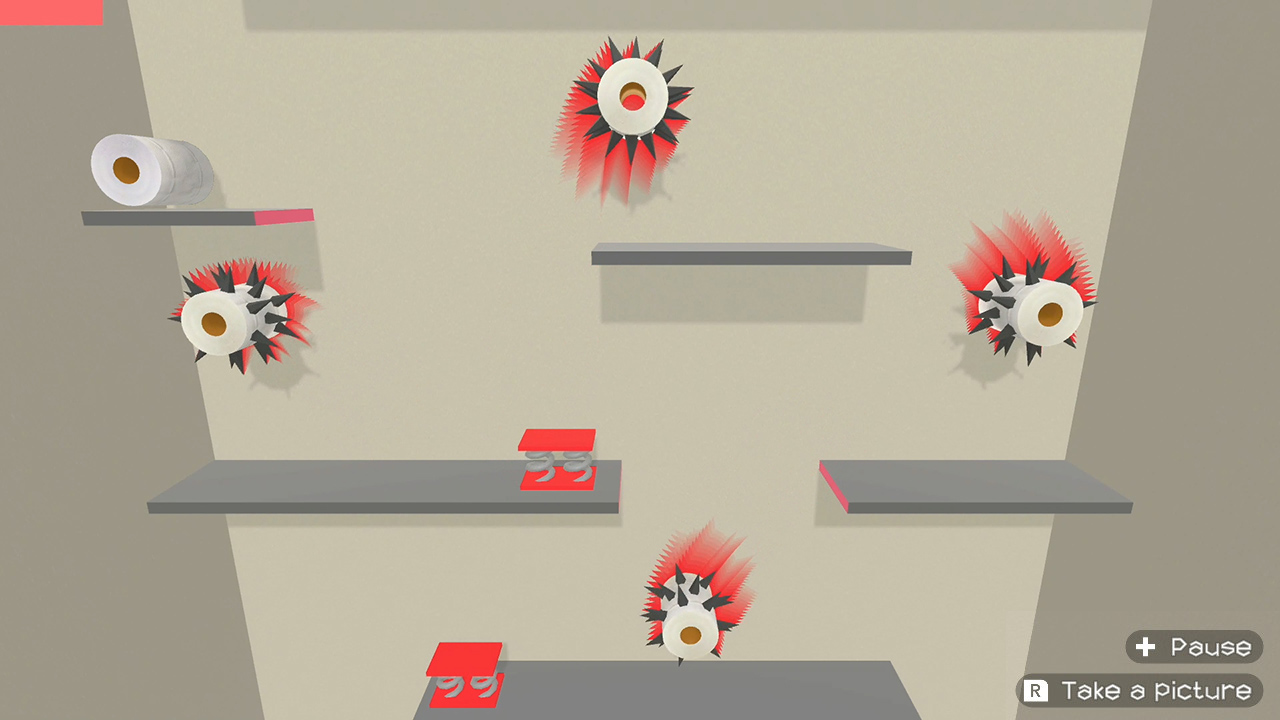Click the red spring pad on the middle platform
This screenshot has height=720, width=1280.
(x=556, y=460)
